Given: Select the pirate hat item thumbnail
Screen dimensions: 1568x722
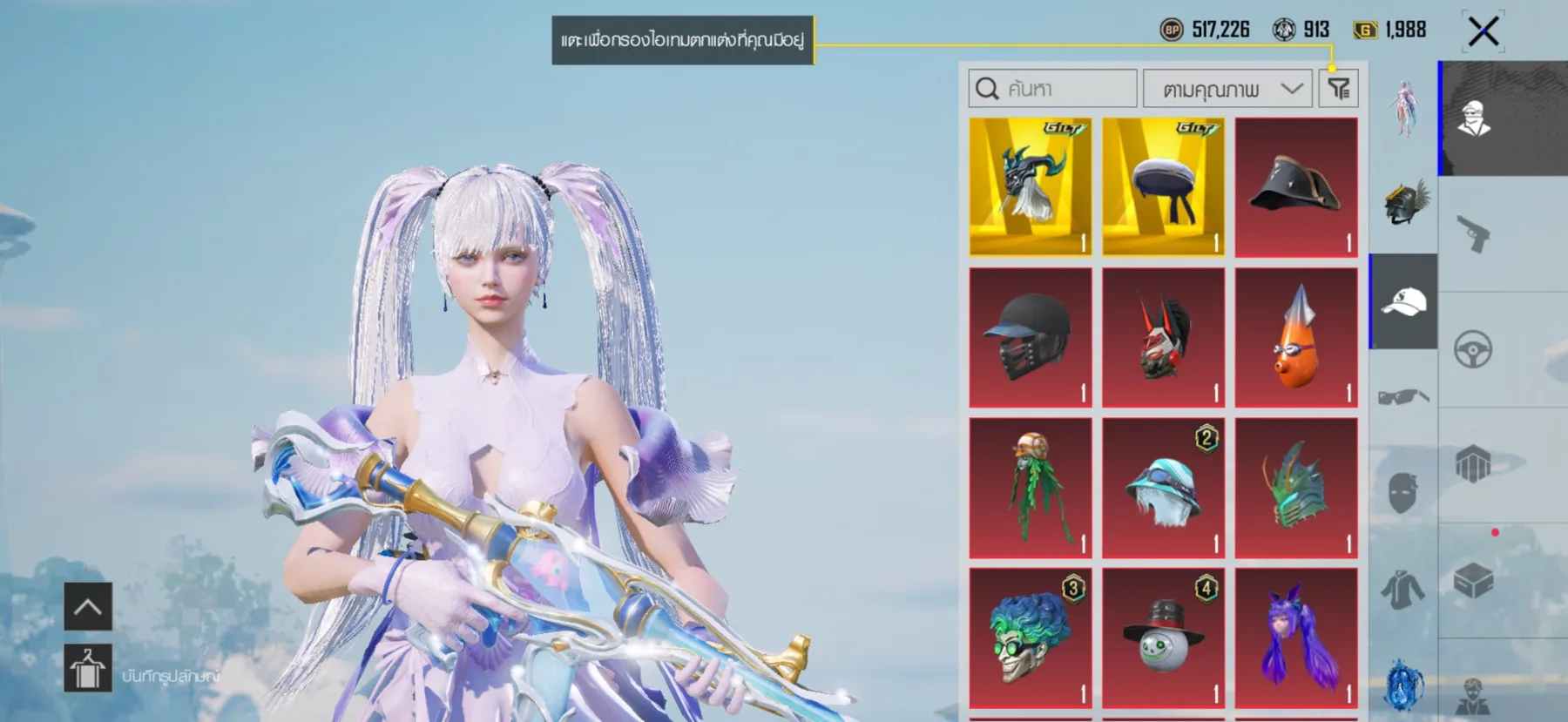Looking at the screenshot, I should (1295, 186).
